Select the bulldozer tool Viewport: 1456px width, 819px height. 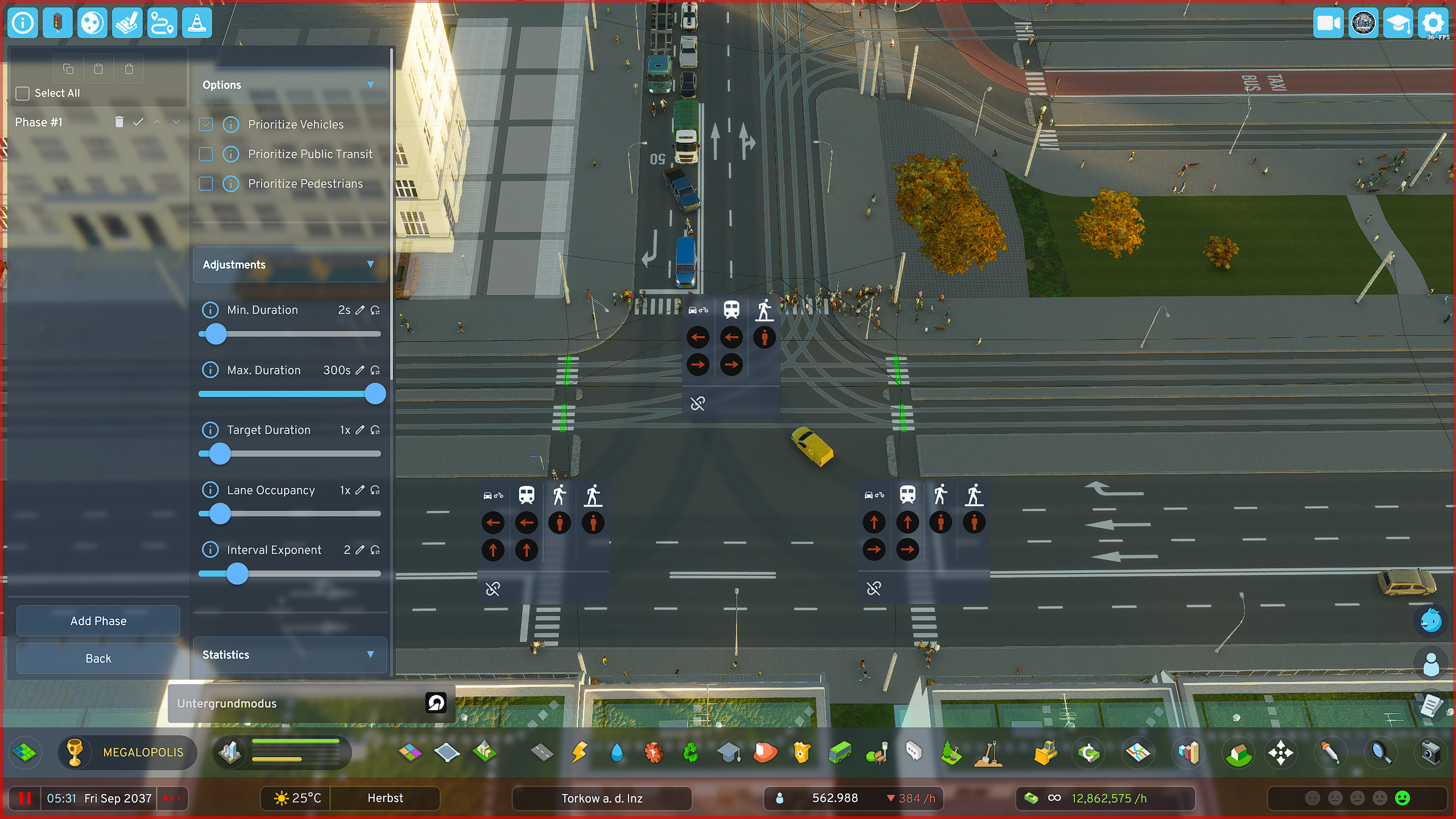click(x=1045, y=752)
